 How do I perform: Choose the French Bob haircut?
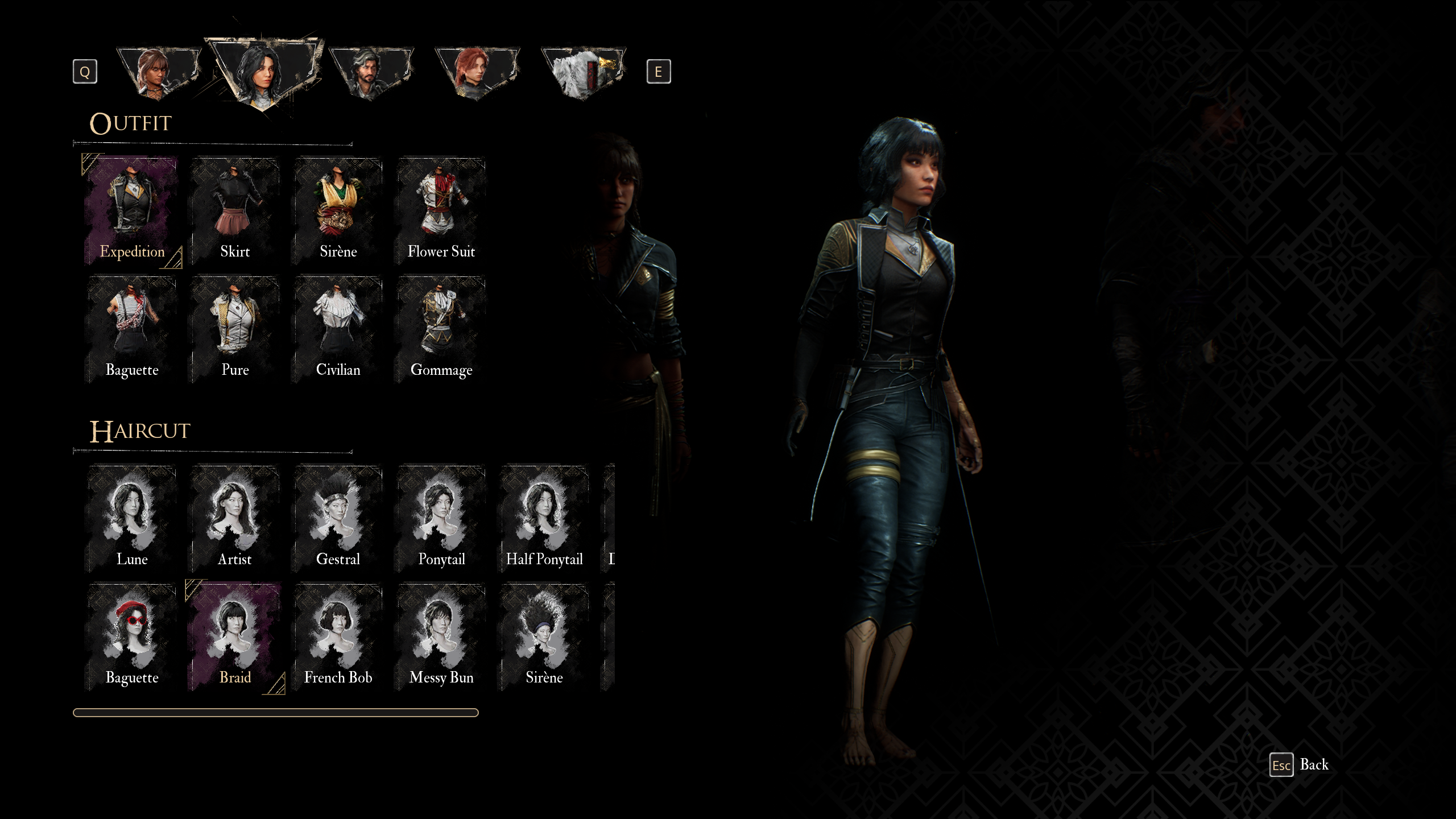(x=338, y=636)
